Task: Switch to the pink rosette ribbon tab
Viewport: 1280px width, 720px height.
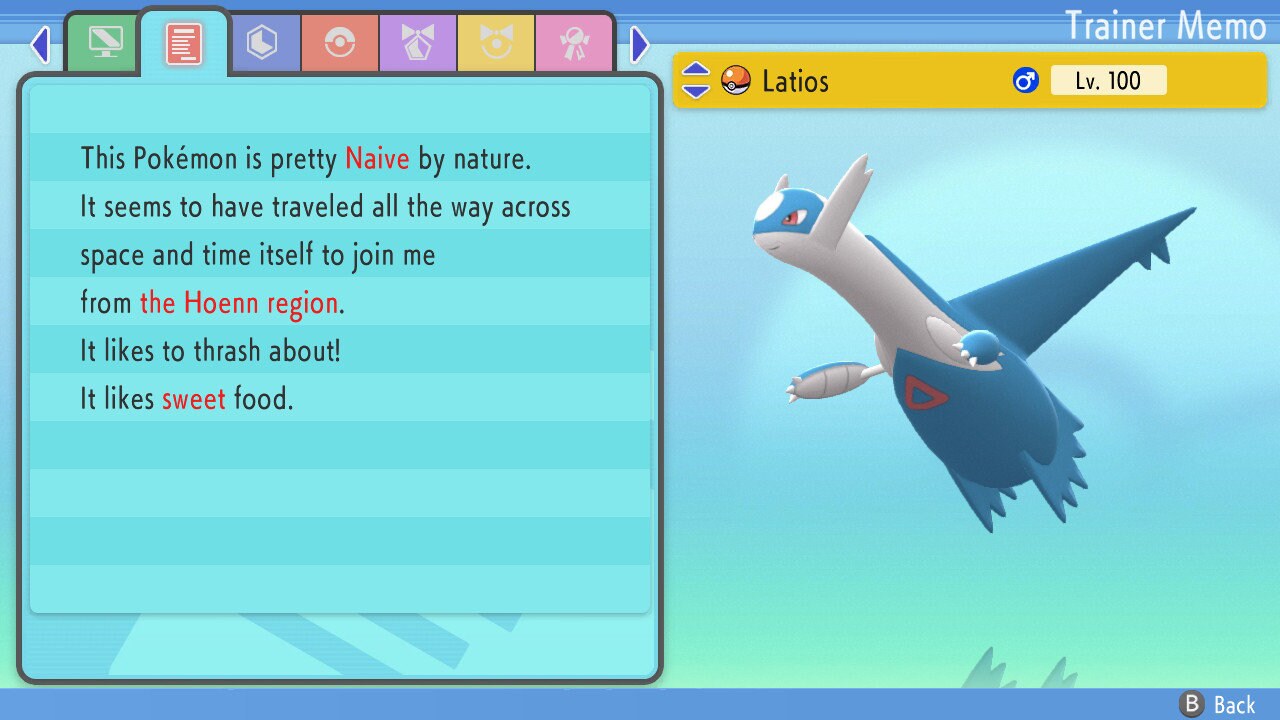Action: point(574,43)
